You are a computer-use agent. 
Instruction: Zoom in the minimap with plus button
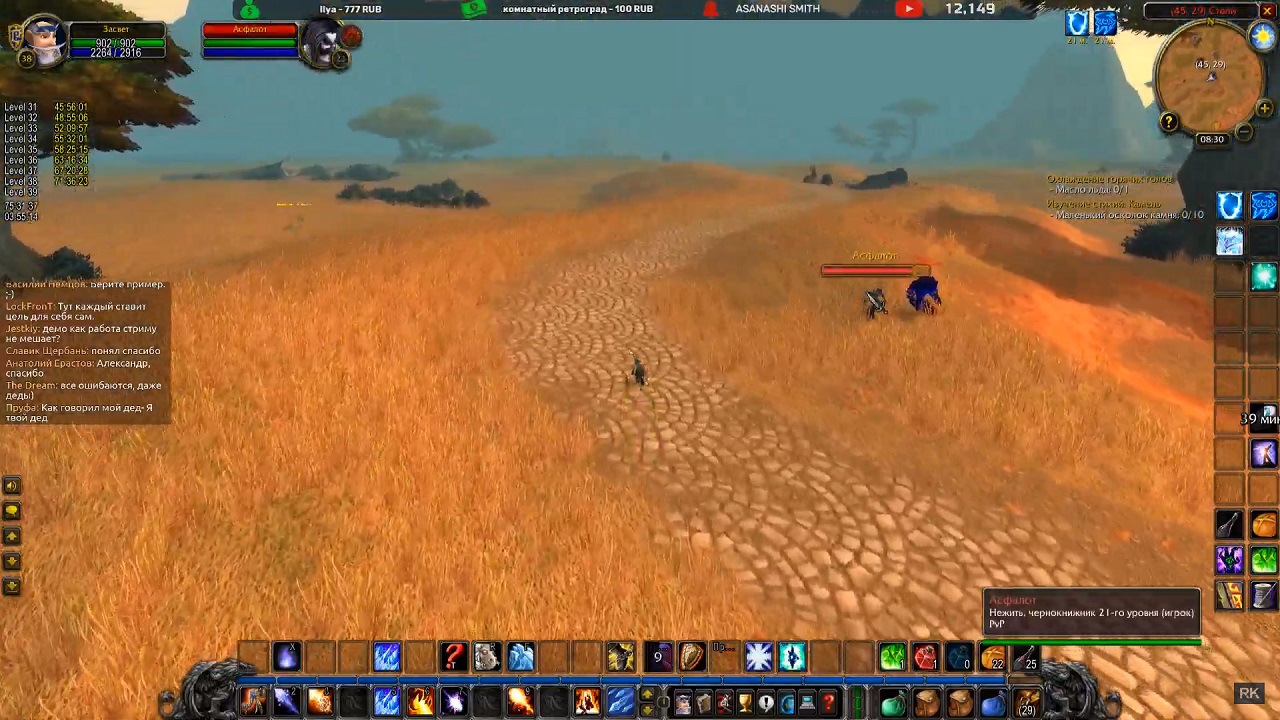(x=1264, y=108)
